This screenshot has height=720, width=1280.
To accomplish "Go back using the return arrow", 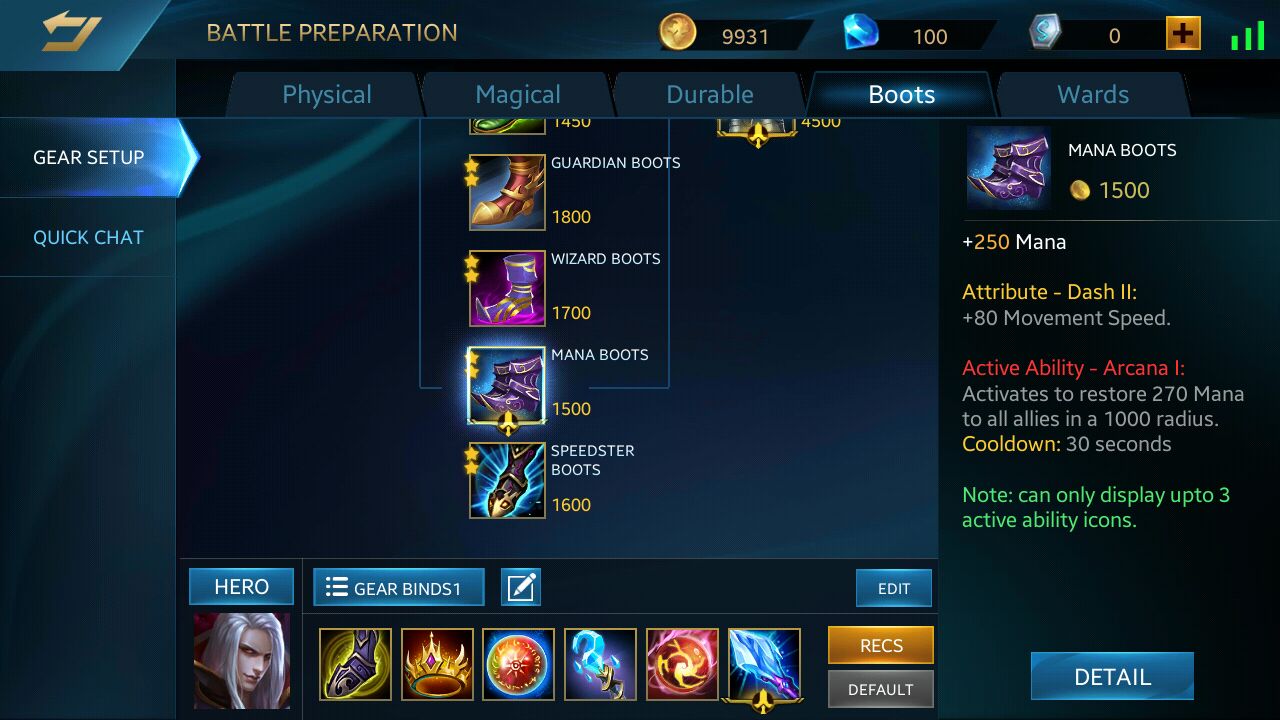I will pos(70,32).
